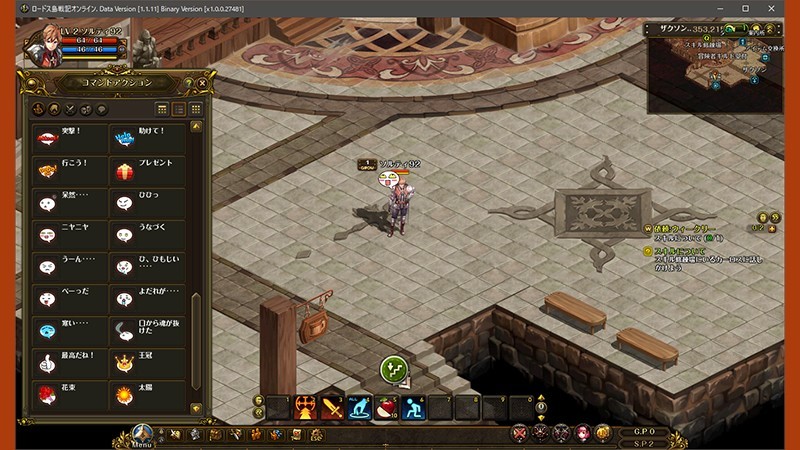Activate the sword attack skill slot

332,407
